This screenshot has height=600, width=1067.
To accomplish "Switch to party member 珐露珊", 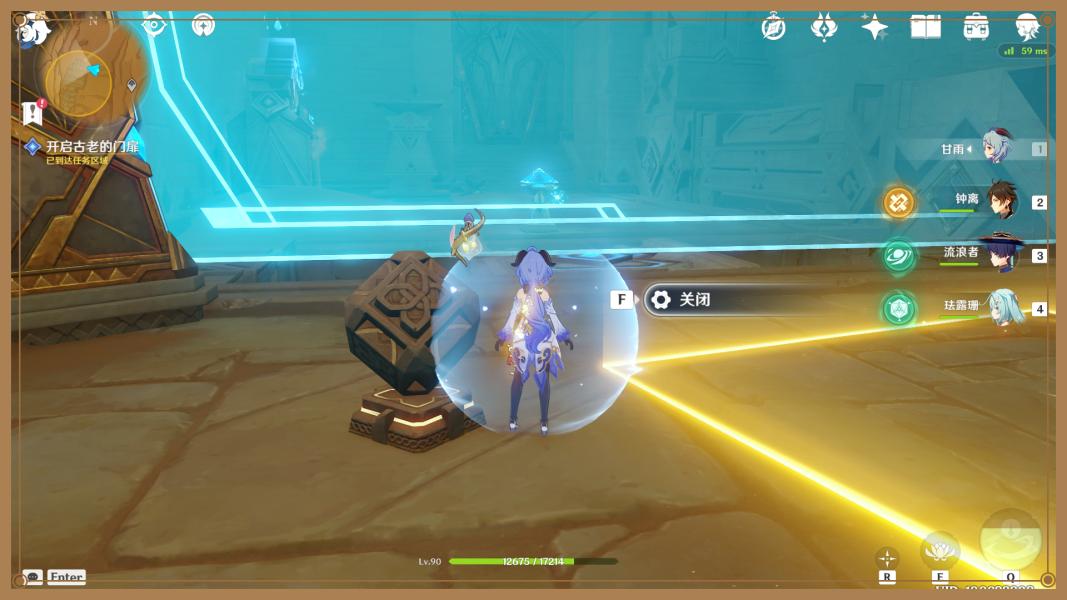I will click(1003, 307).
